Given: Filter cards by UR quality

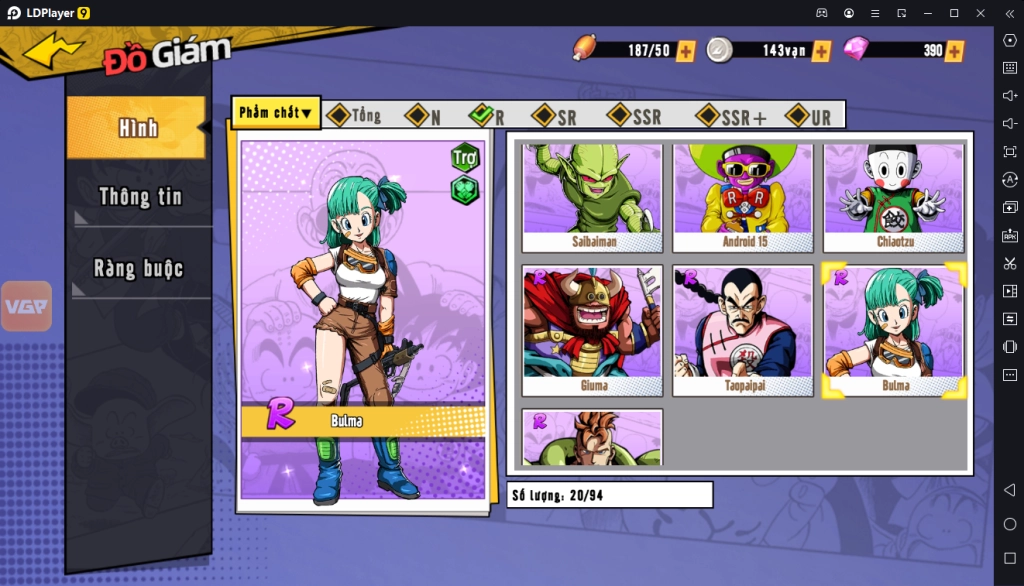Looking at the screenshot, I should 809,117.
